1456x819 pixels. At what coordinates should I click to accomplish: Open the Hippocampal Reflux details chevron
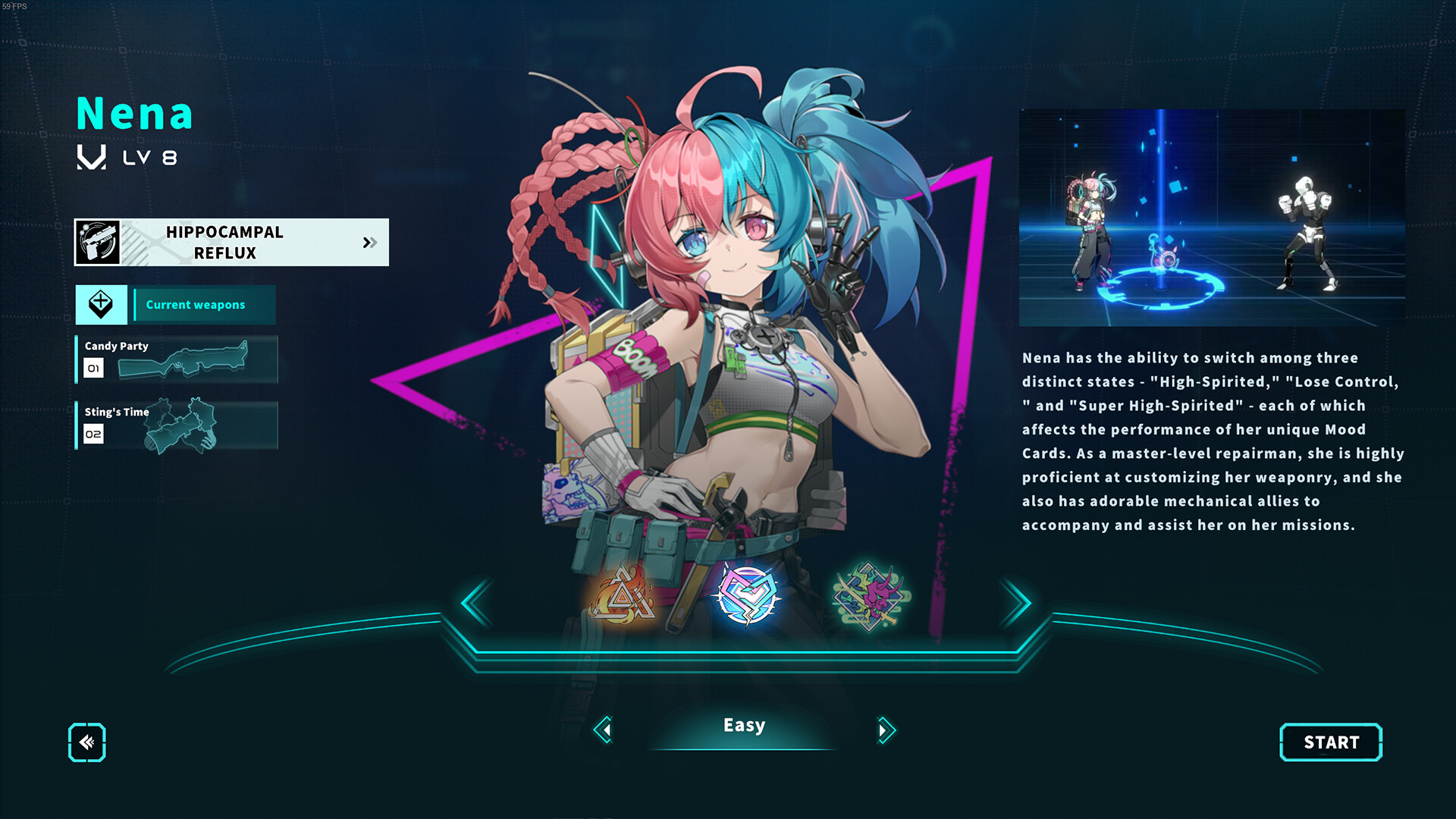click(x=370, y=243)
